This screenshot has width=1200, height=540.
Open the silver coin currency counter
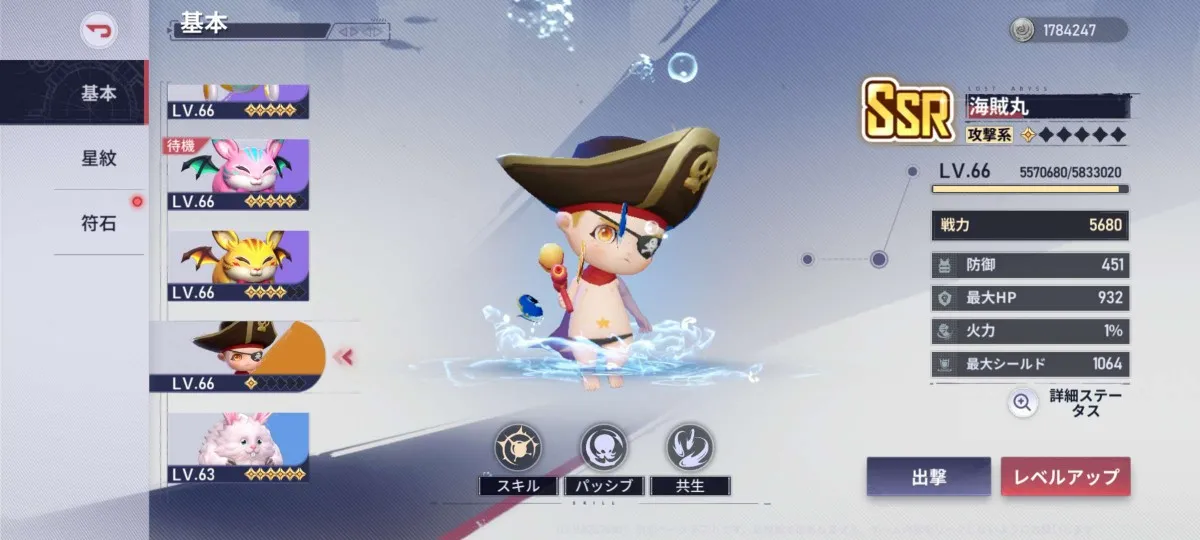click(1067, 30)
